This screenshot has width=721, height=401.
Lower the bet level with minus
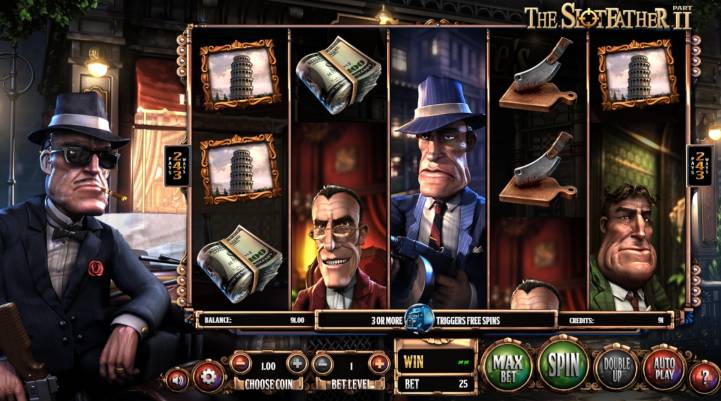(x=323, y=363)
